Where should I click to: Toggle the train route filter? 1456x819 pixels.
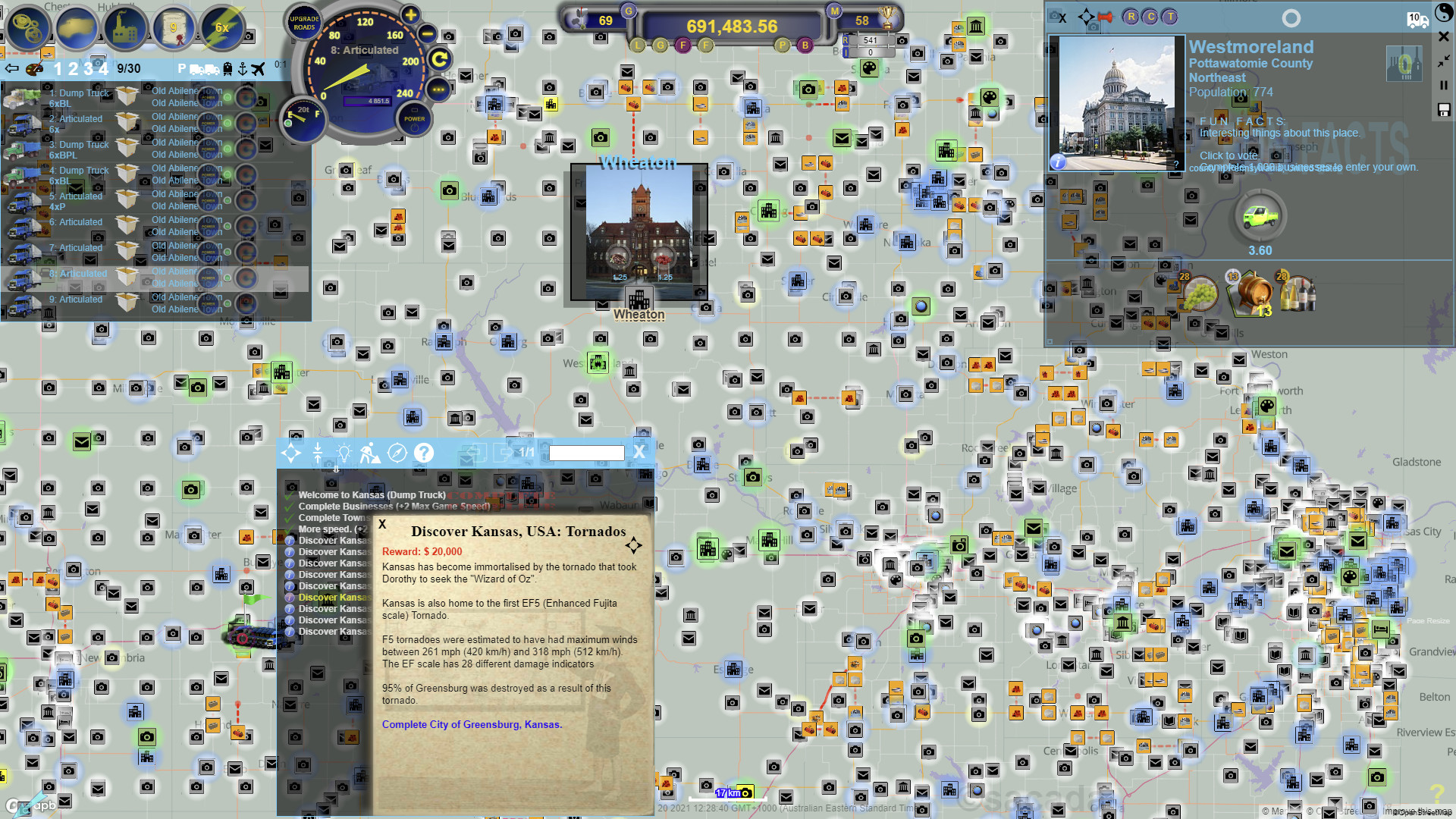tap(228, 68)
